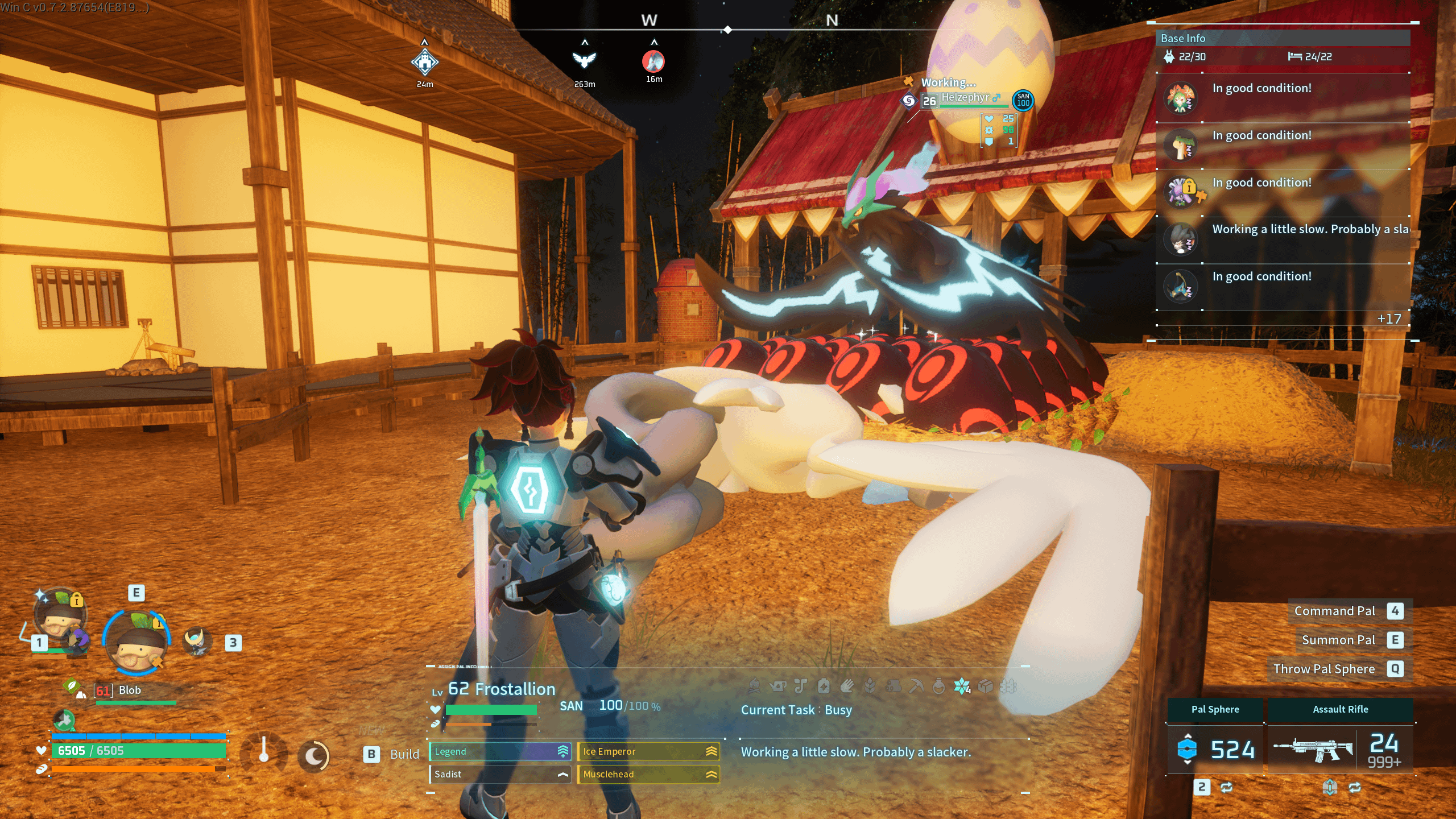Screen dimensions: 1456x819
Task: Click the red pal marker at 16m
Action: 653,61
